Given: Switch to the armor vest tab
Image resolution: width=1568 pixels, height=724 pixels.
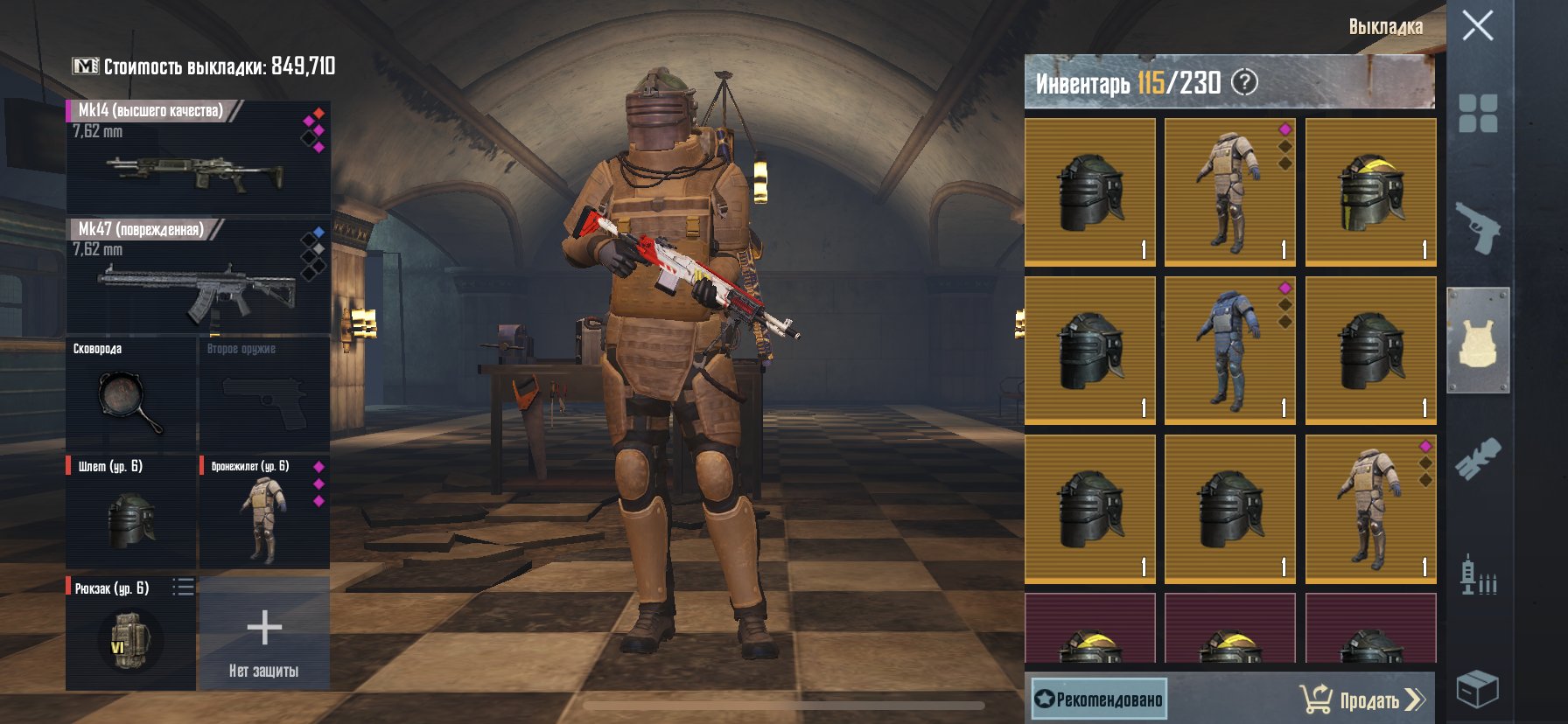Looking at the screenshot, I should 1478,341.
